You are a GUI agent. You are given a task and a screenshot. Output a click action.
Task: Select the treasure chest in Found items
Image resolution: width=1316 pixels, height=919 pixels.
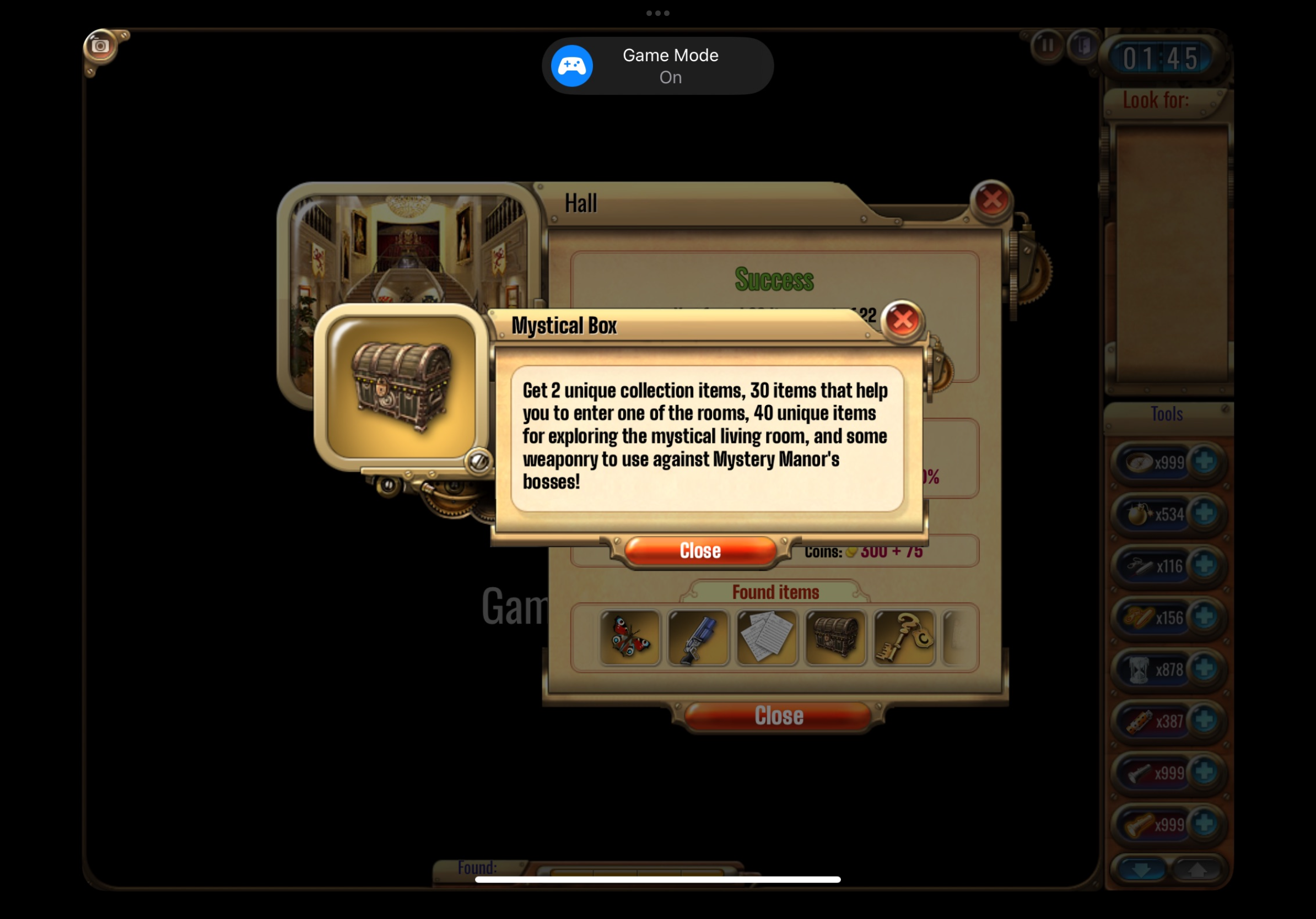point(835,637)
